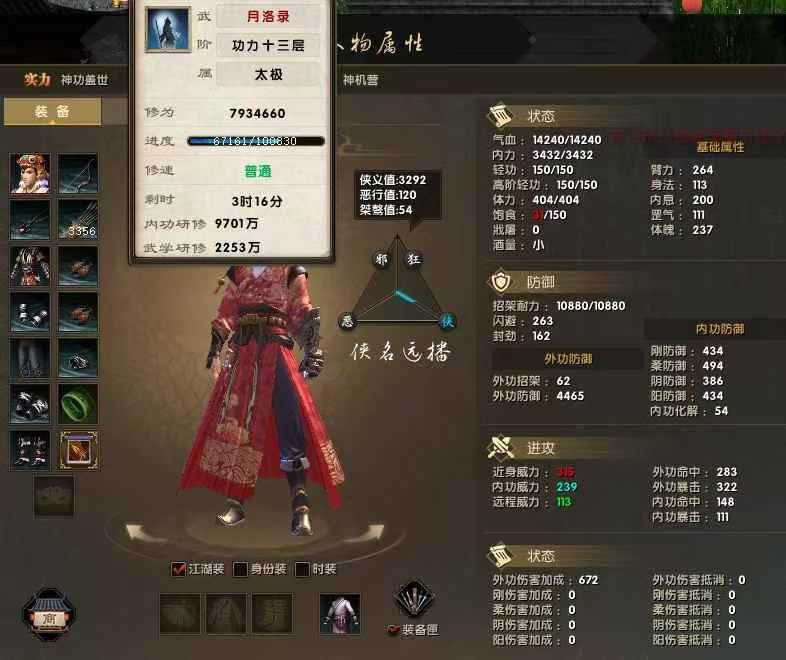Select the boots equipment slot
The width and height of the screenshot is (786, 660).
coord(30,450)
